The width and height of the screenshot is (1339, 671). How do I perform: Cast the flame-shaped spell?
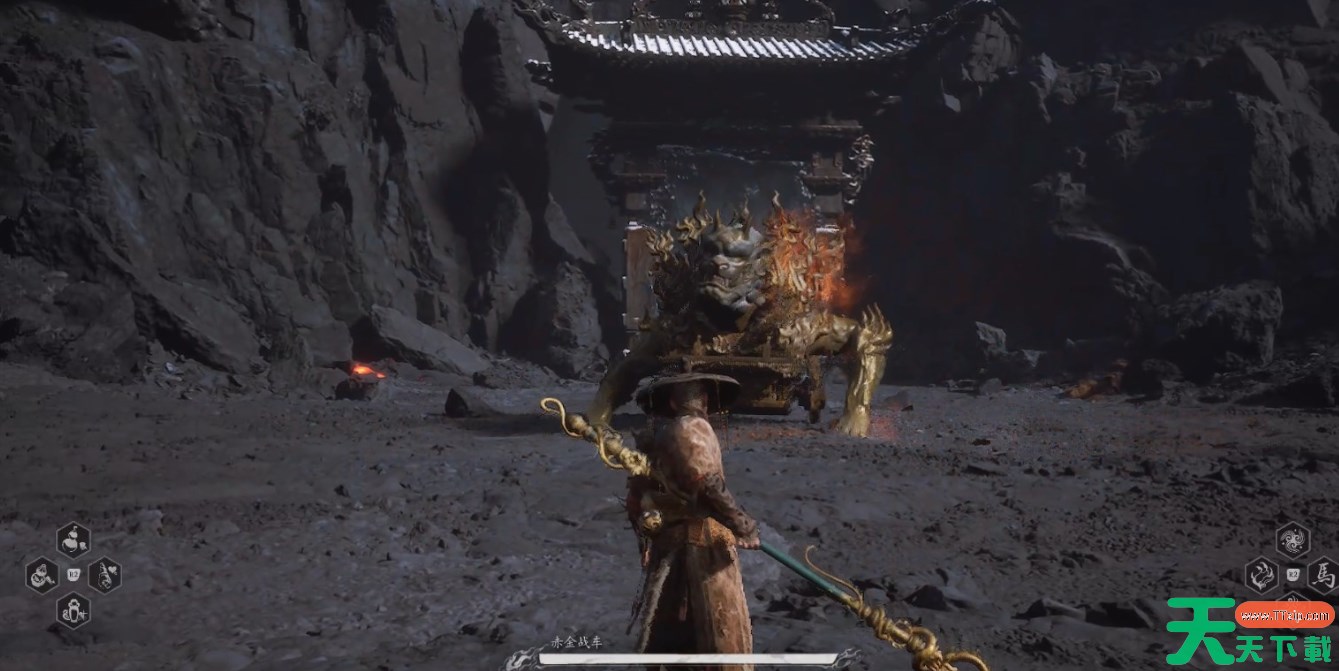[x=1261, y=575]
